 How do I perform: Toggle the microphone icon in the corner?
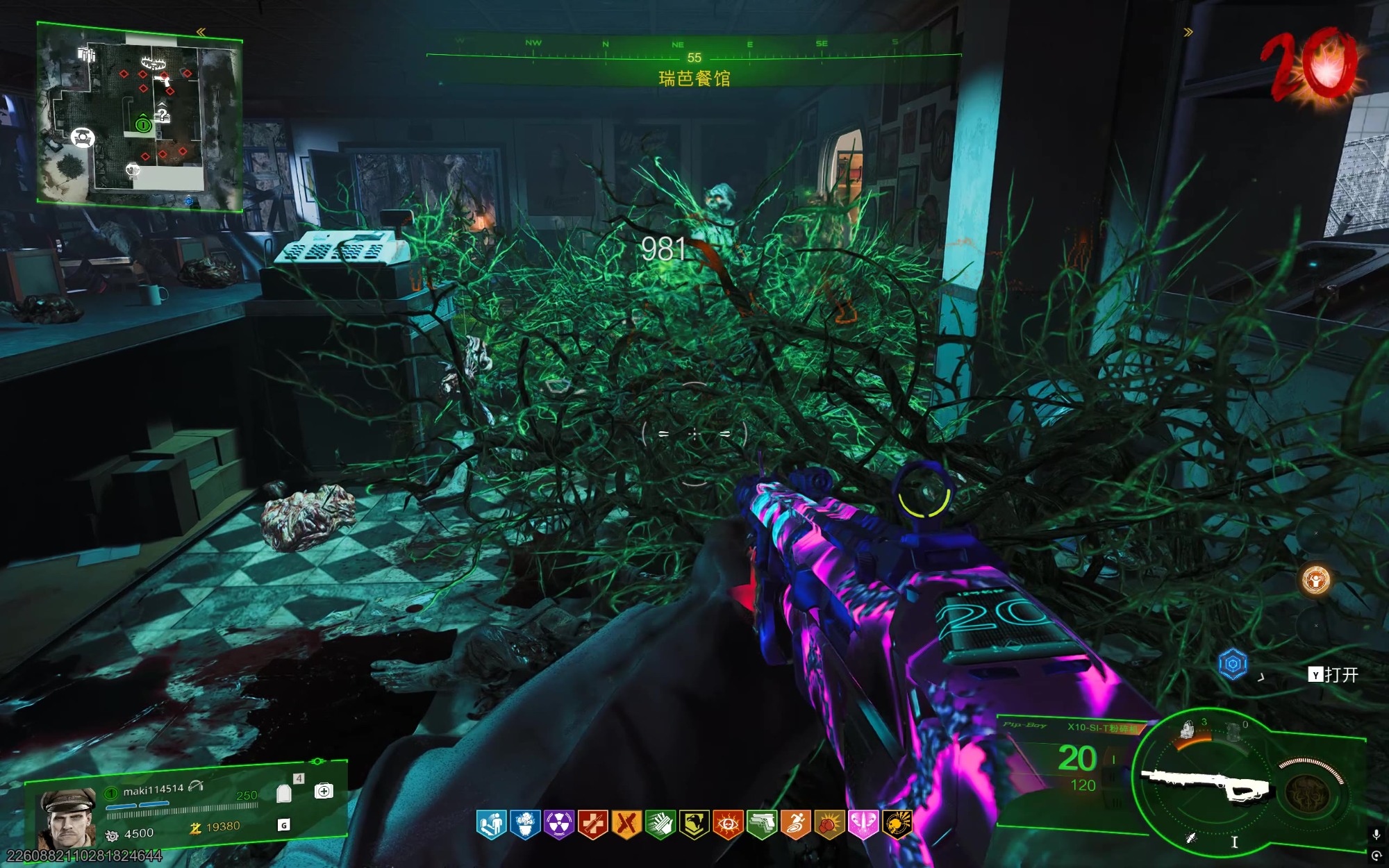point(1376,835)
